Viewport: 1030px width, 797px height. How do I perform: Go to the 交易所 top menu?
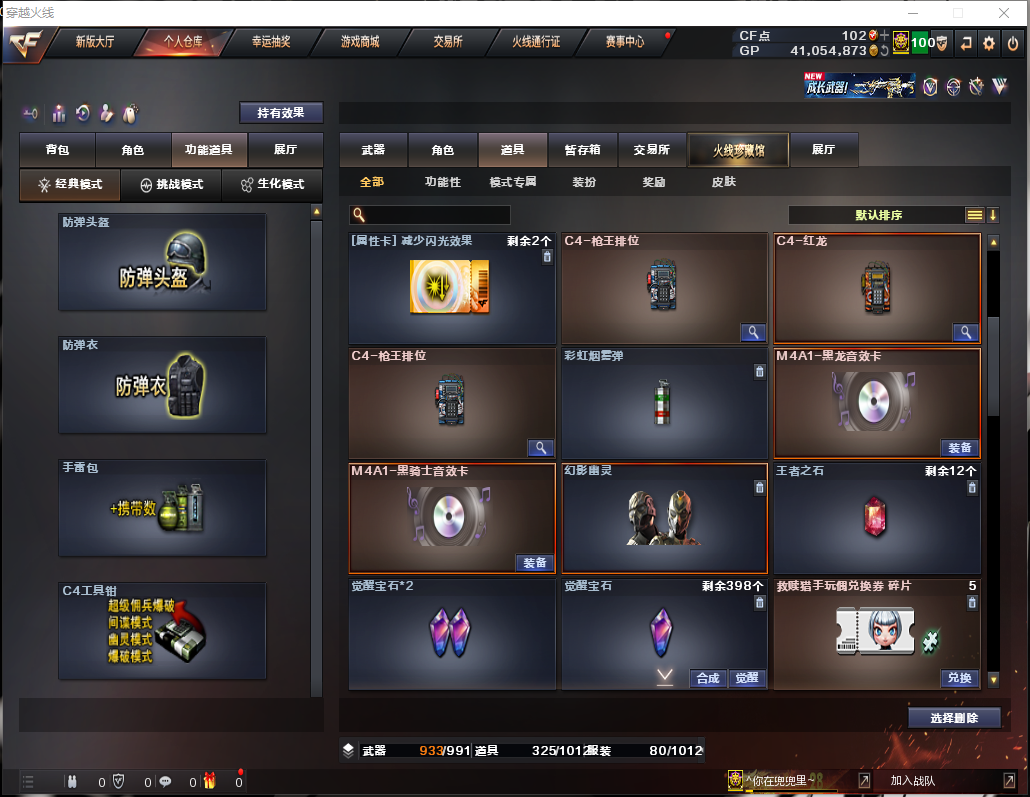448,42
